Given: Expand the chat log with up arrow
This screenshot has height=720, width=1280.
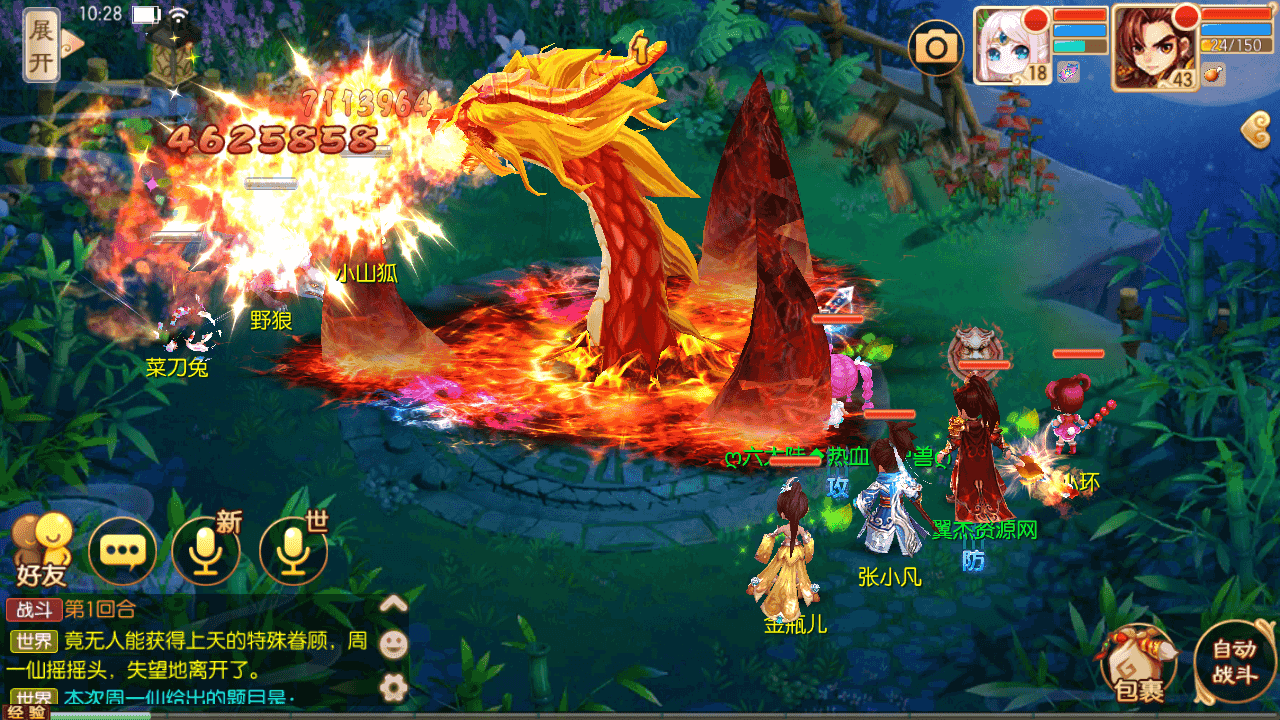Looking at the screenshot, I should pos(394,602).
